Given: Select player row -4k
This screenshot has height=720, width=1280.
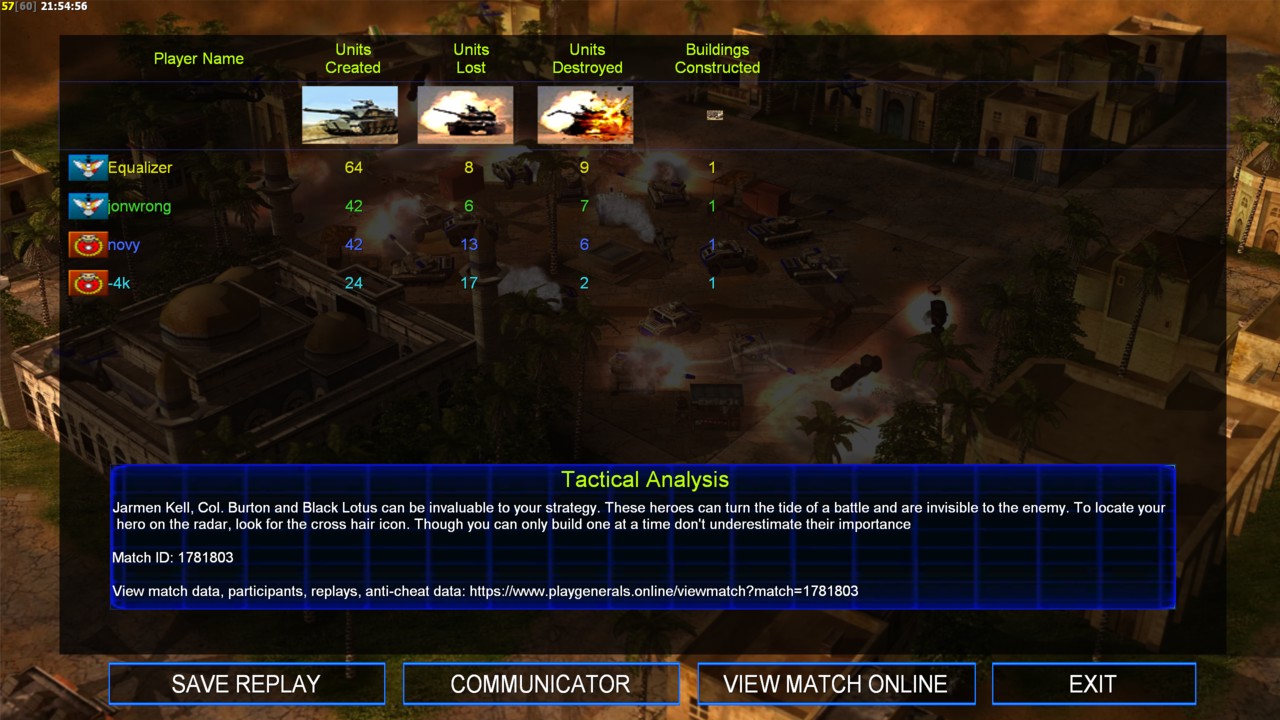Looking at the screenshot, I should point(119,283).
